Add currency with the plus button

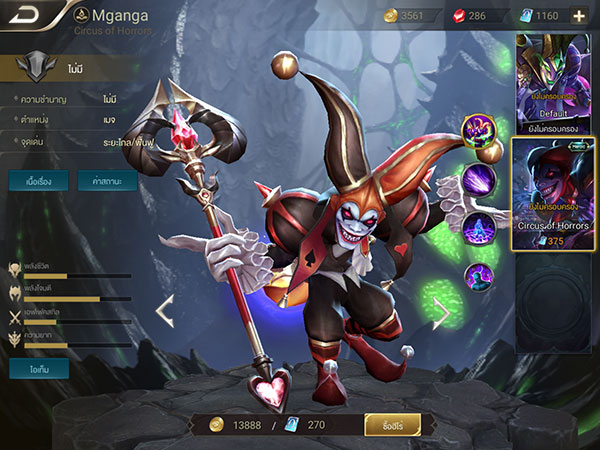click(x=578, y=15)
